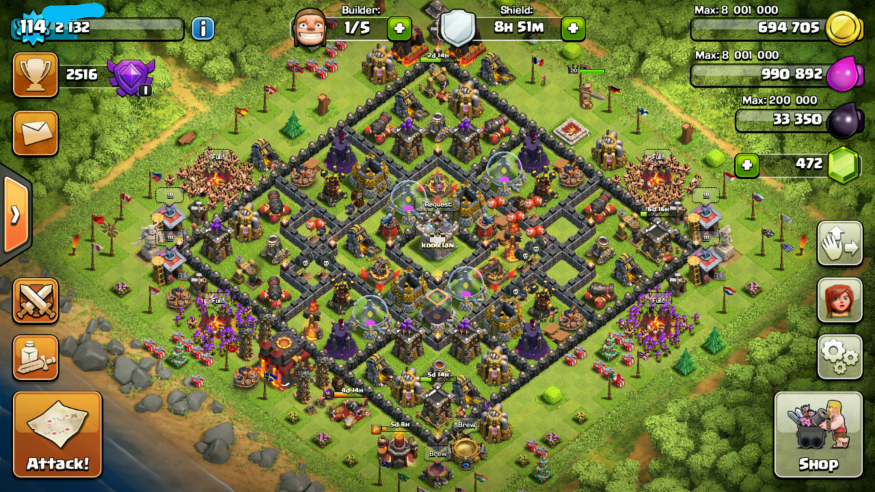Image resolution: width=875 pixels, height=492 pixels.
Task: Click the red-haired Valkyrie portrait button
Action: [x=839, y=299]
